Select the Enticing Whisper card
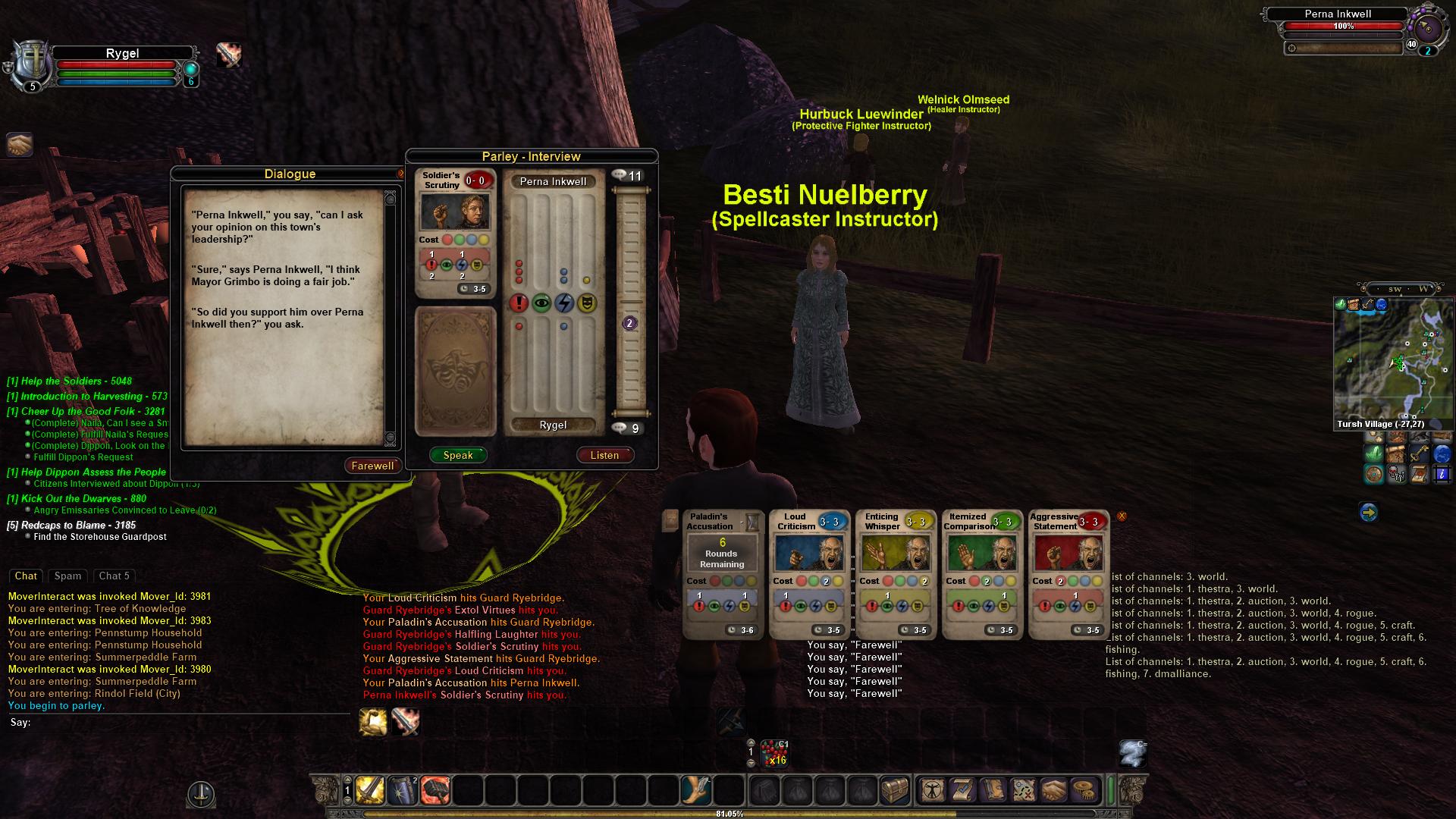 895,575
